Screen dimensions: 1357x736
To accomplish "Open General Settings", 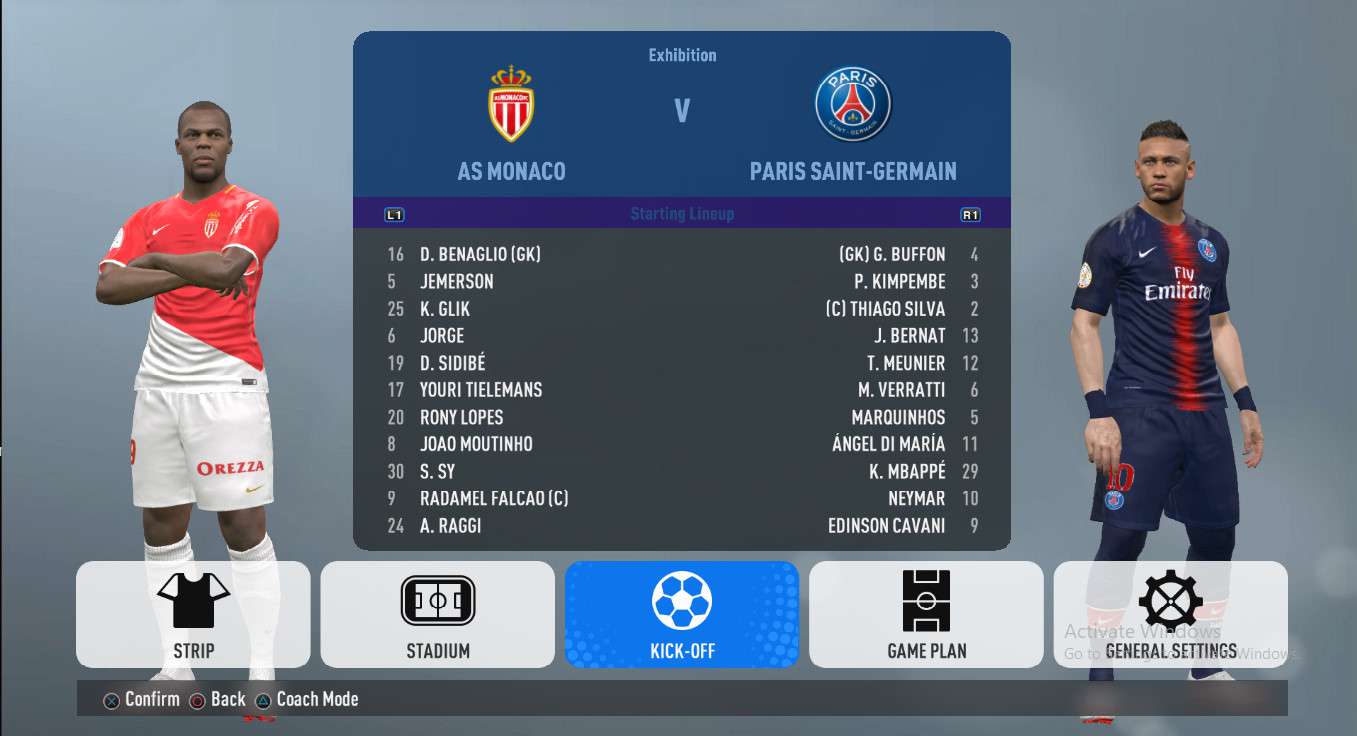I will 1170,614.
